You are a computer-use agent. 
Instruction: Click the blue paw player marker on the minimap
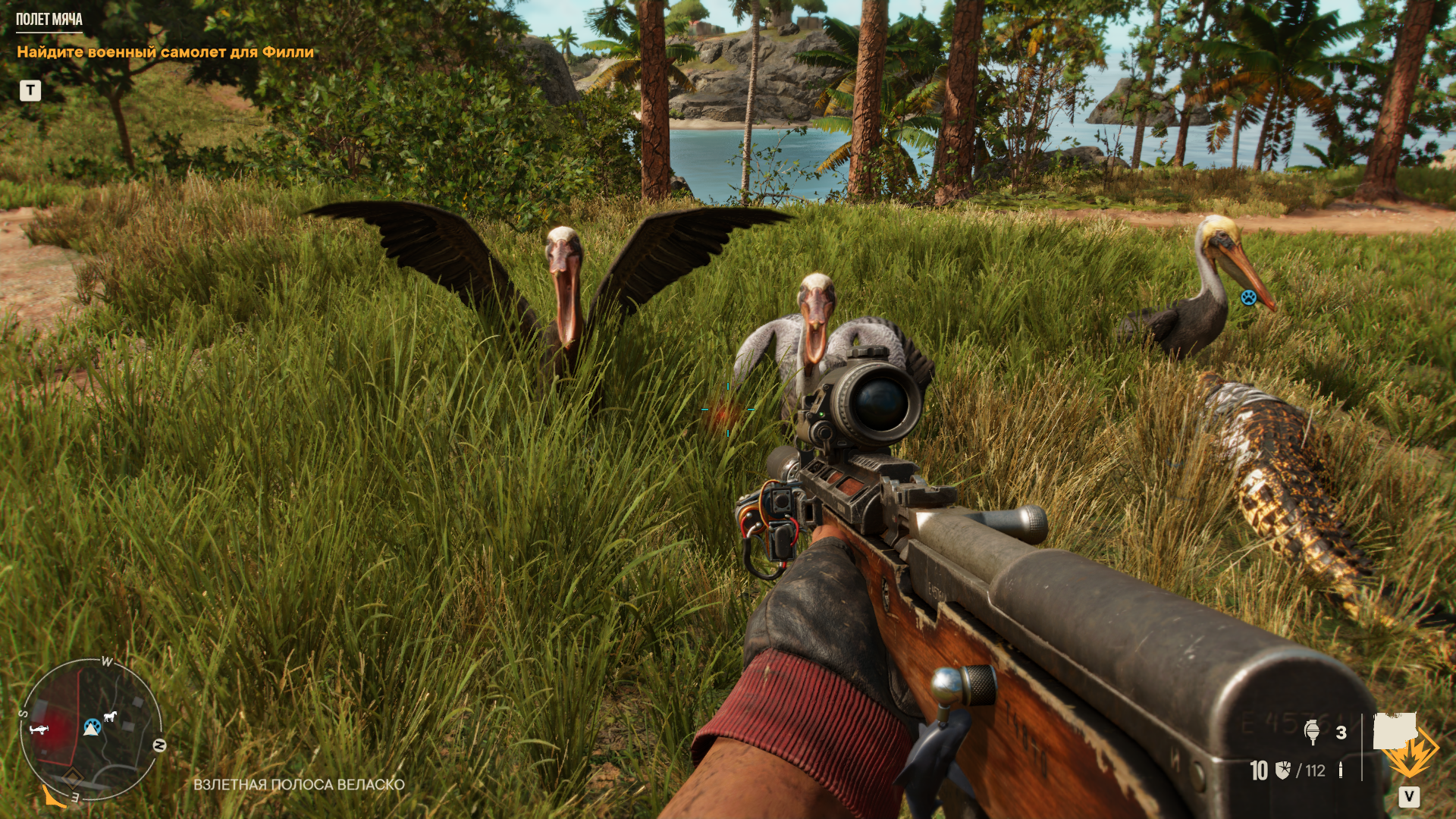click(x=92, y=727)
